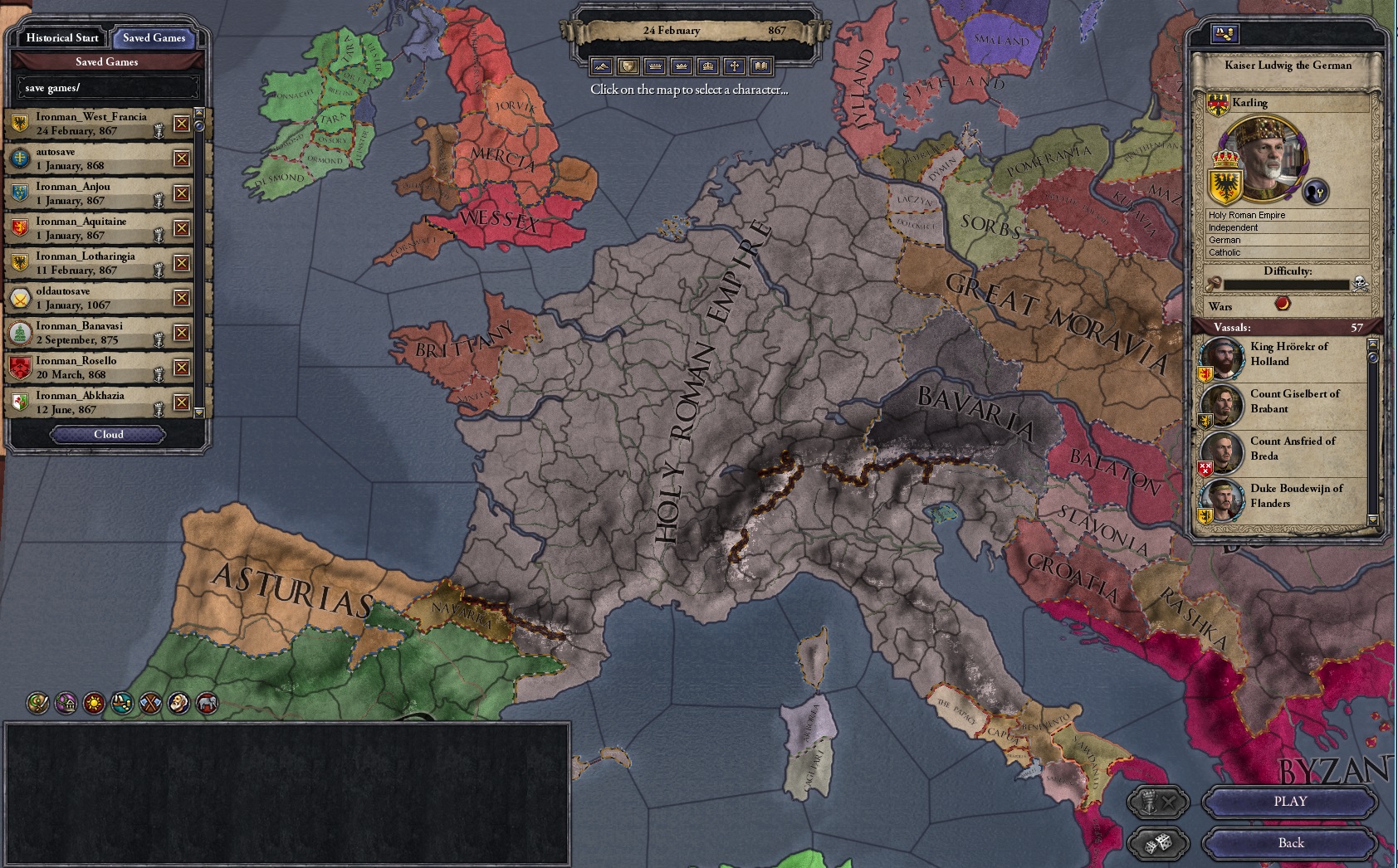Select the independent realms shield map mode
Screen dimensions: 1398x868
628,66
